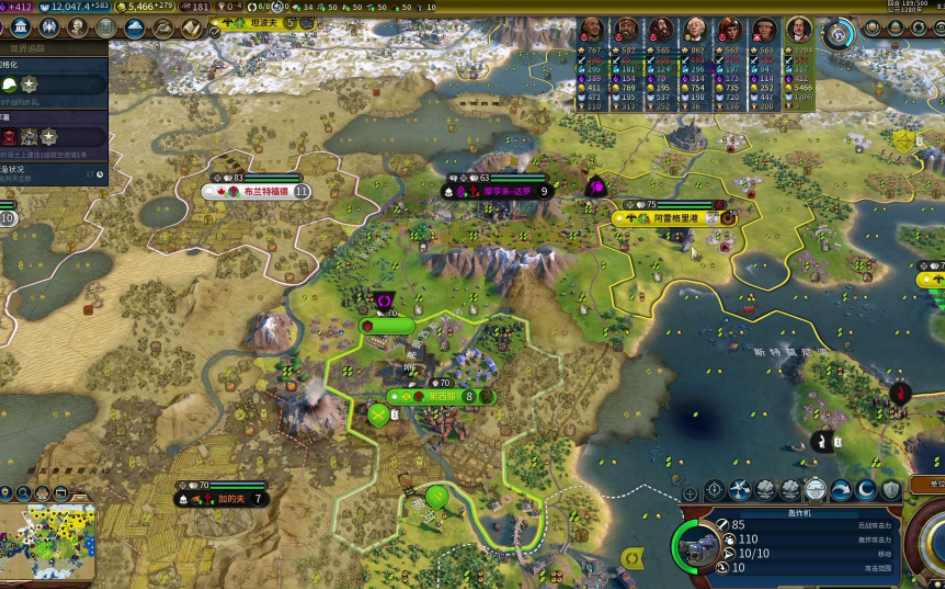Select the 布兰特福德 city banner
The width and height of the screenshot is (945, 589).
[258, 191]
